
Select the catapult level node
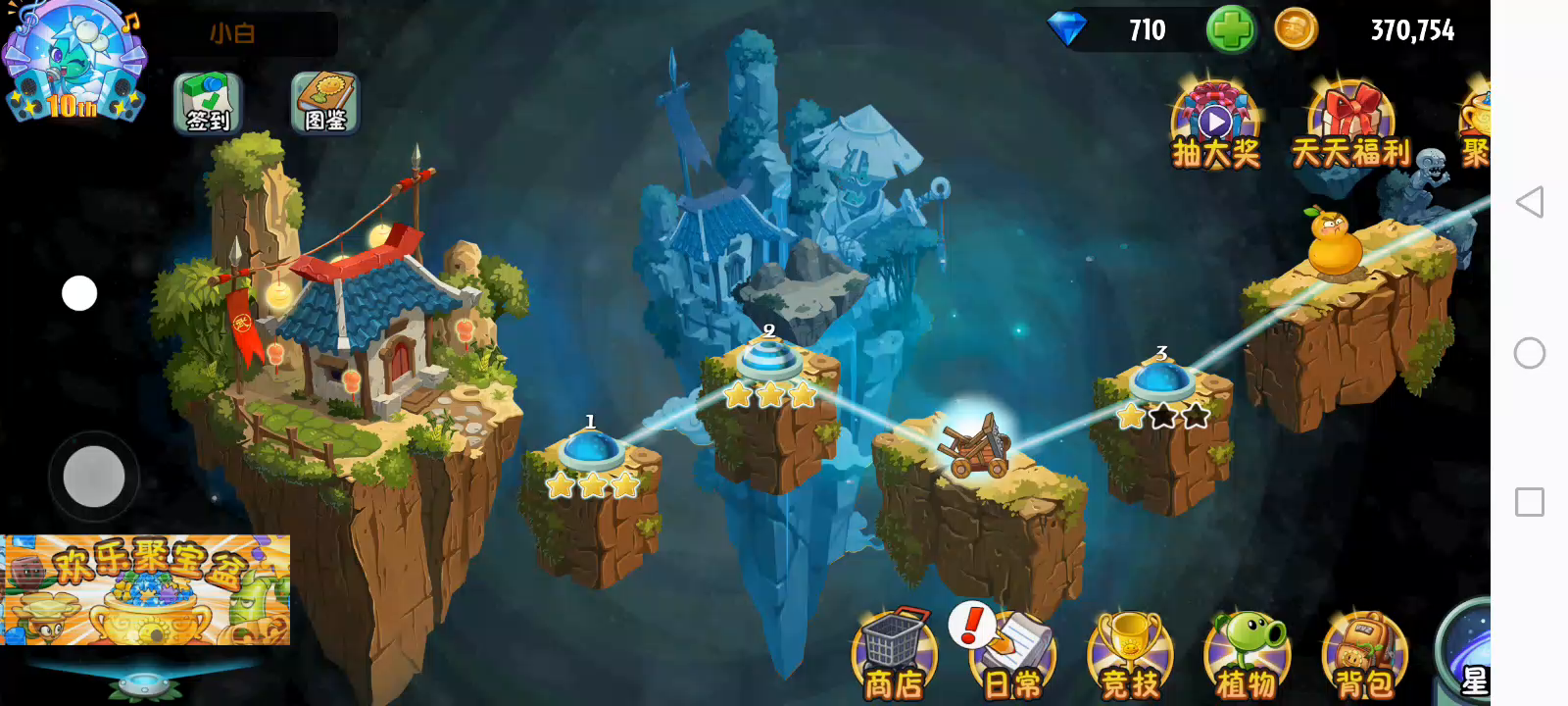coord(974,447)
